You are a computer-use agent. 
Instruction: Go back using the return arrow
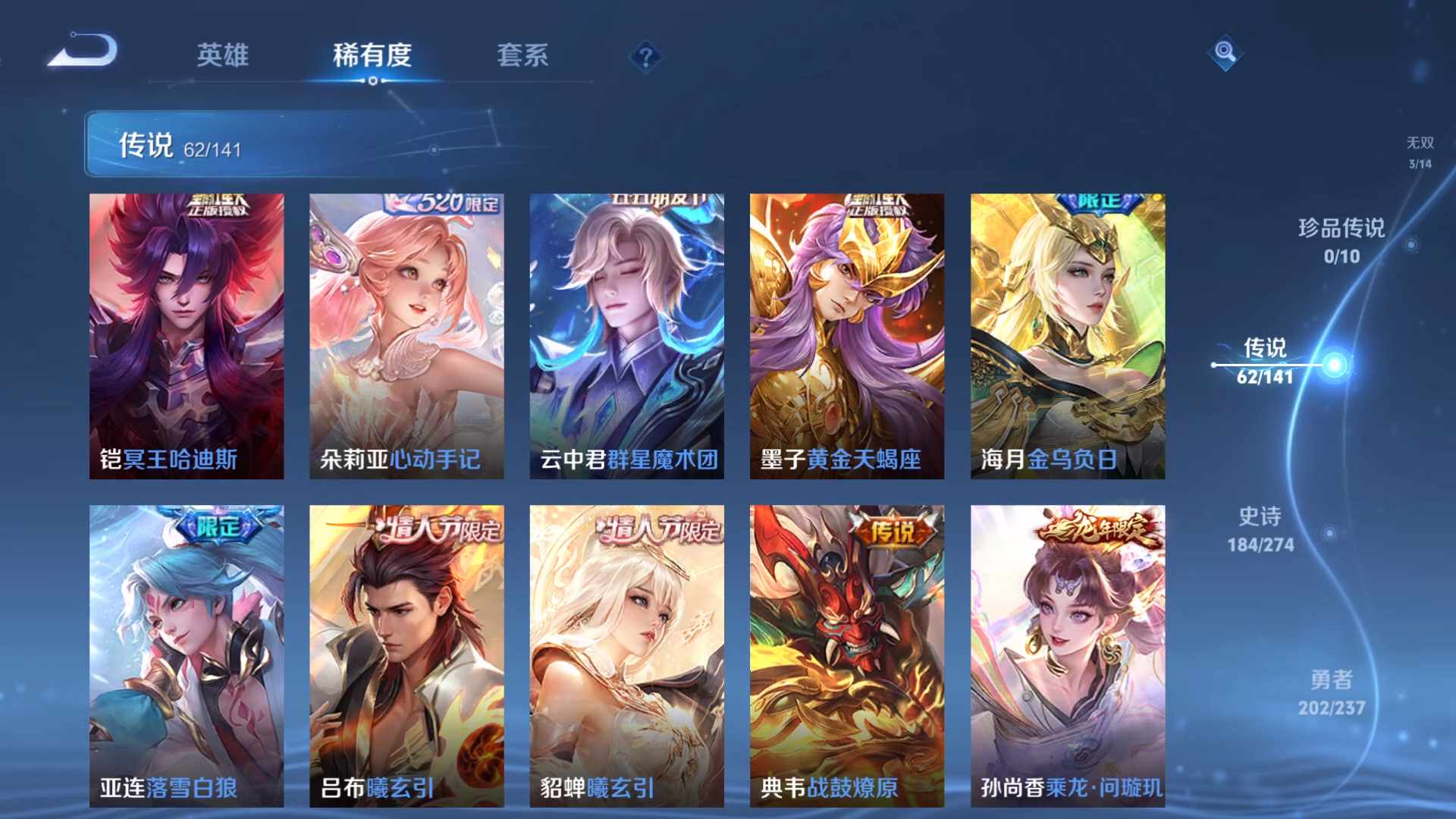[83, 52]
